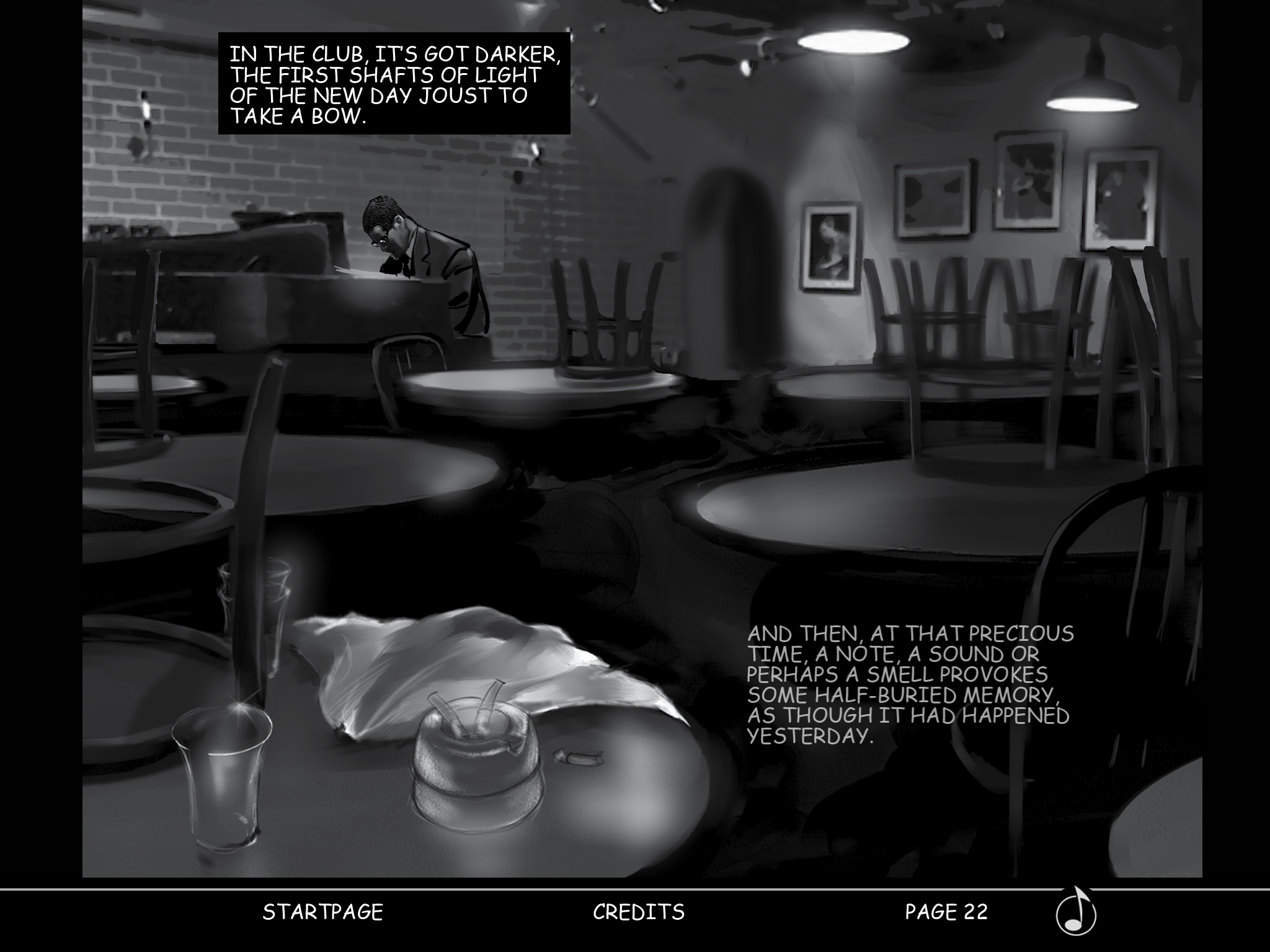This screenshot has height=952, width=1270.
Task: Open the CREDITS screen
Action: click(639, 912)
